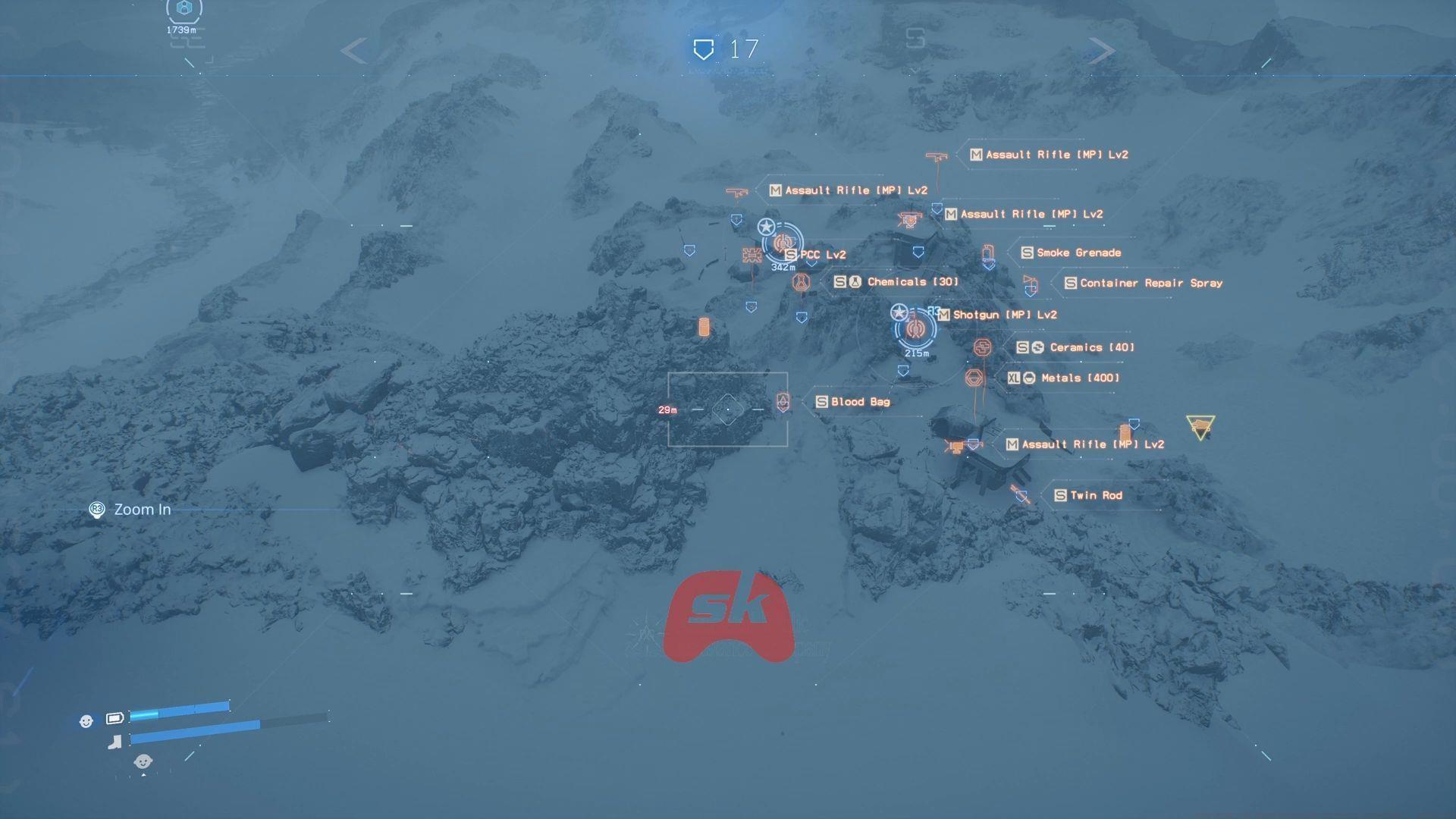Select the distant 1739m destination marker
This screenshot has height=819, width=1456.
point(184,11)
